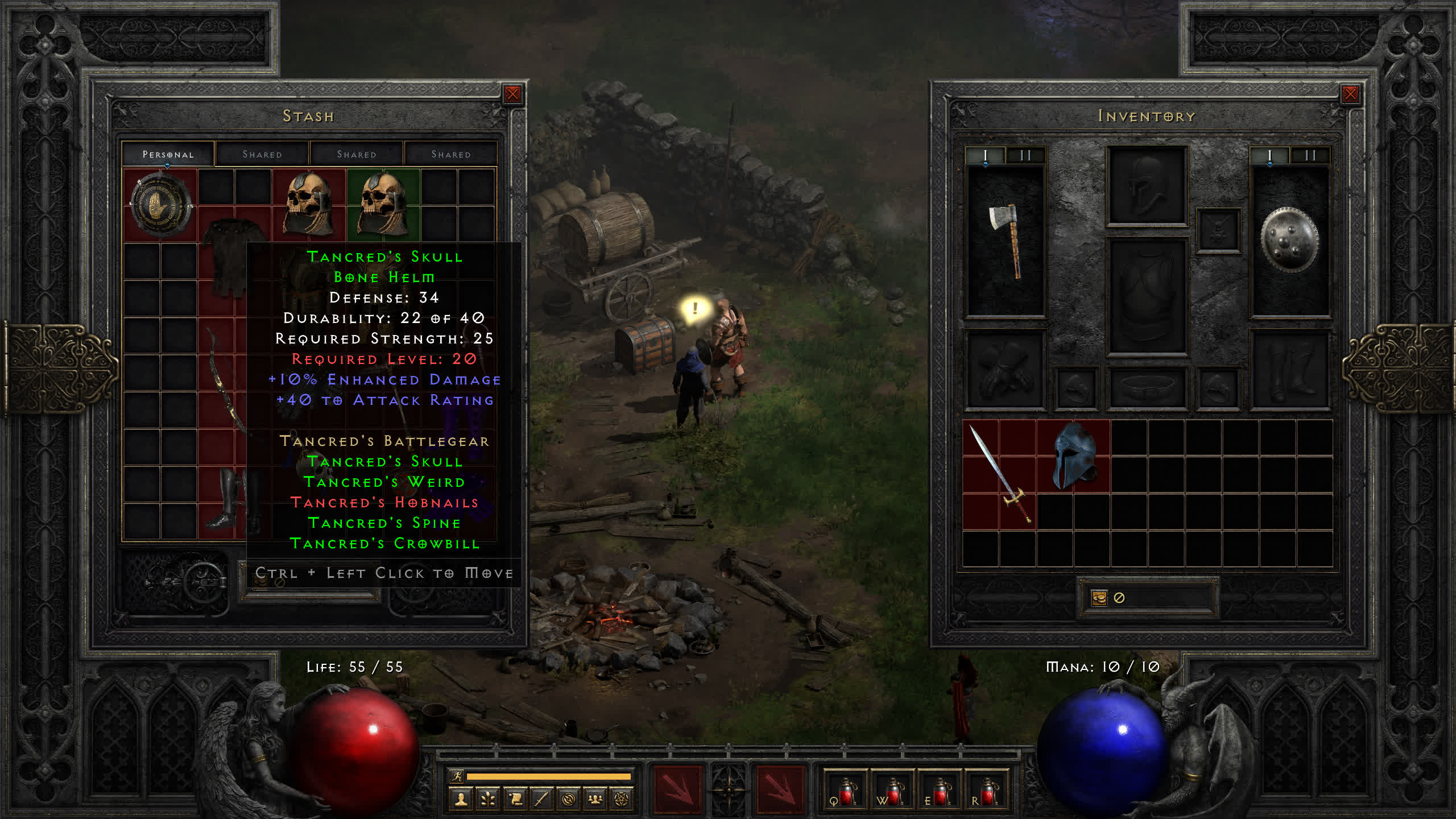
Task: Open the skill tree icon
Action: 488,799
